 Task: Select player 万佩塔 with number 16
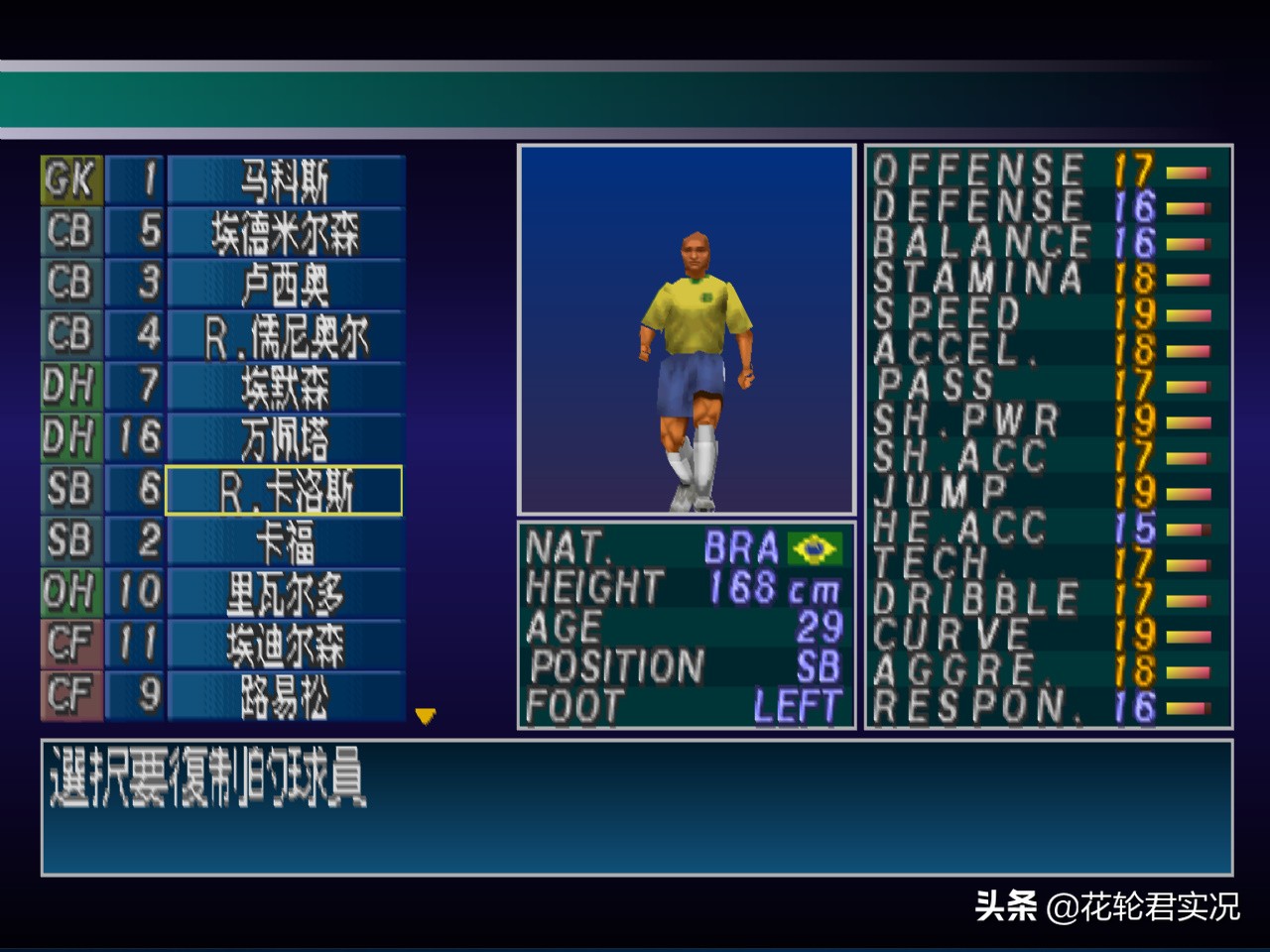point(286,438)
